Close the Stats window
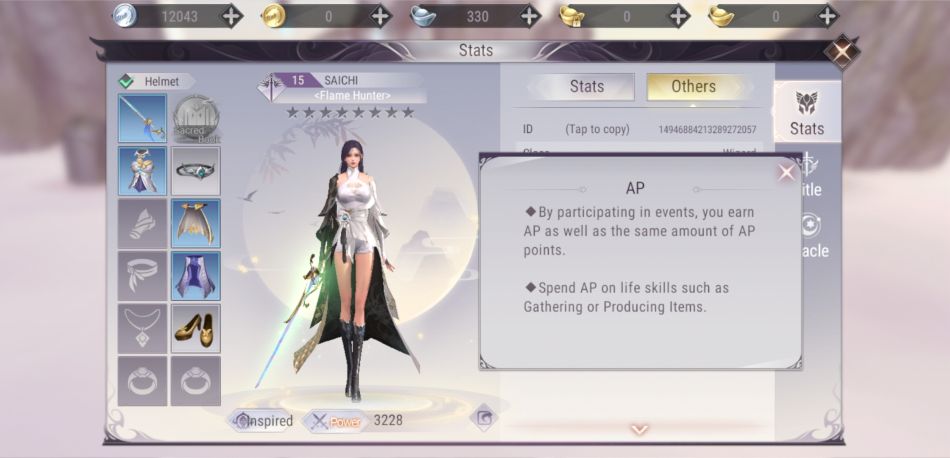The image size is (950, 458). point(843,51)
